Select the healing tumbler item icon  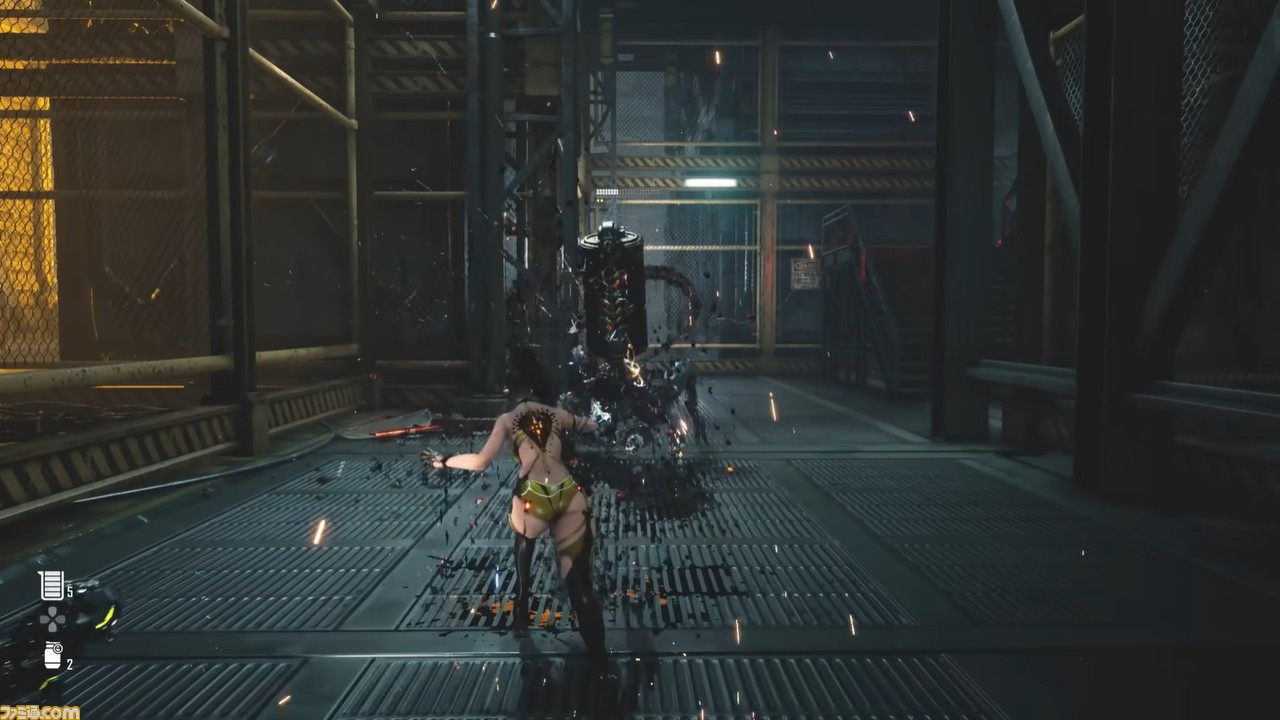[x=52, y=585]
